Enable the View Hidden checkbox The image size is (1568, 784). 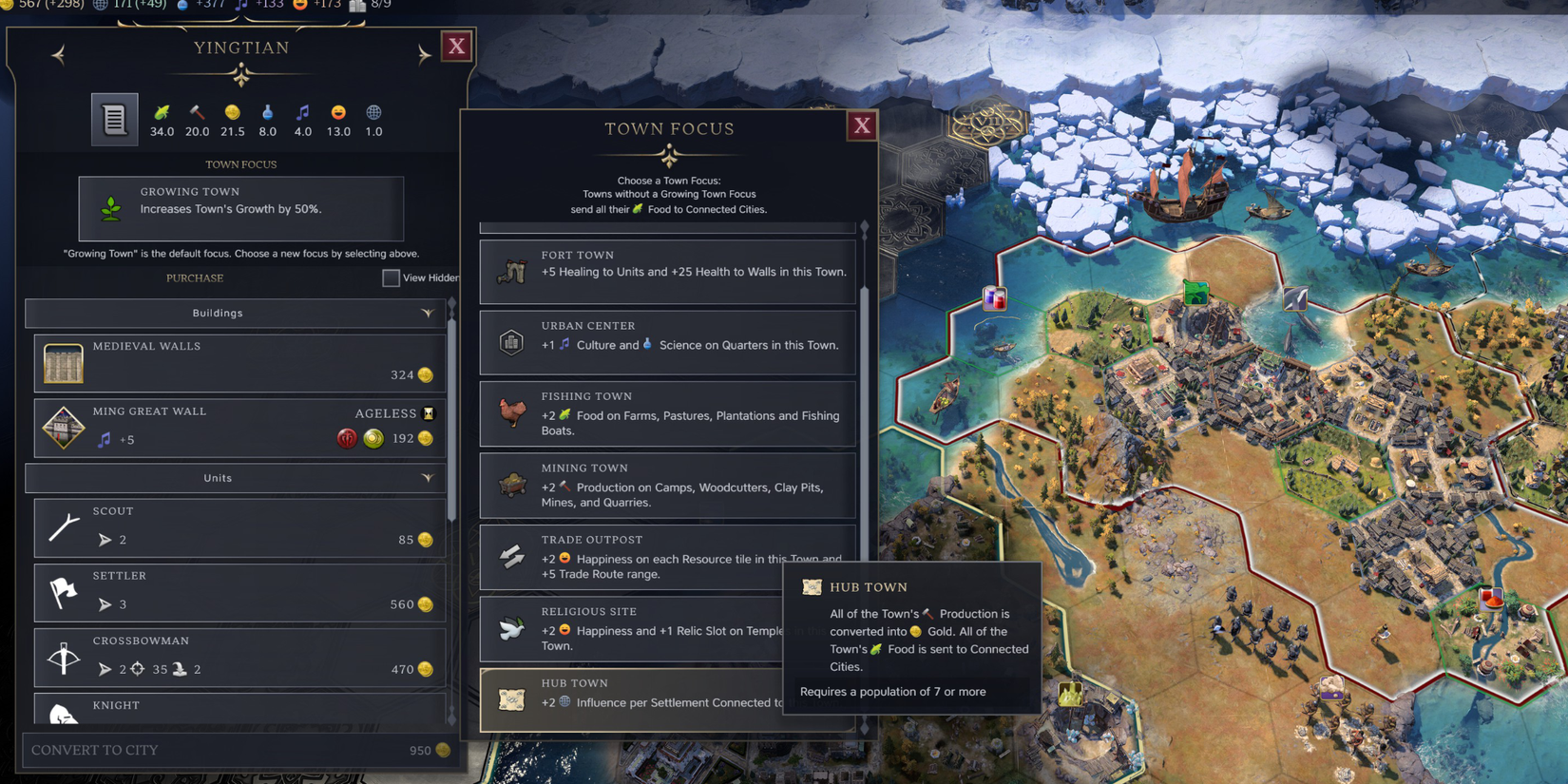(x=391, y=277)
